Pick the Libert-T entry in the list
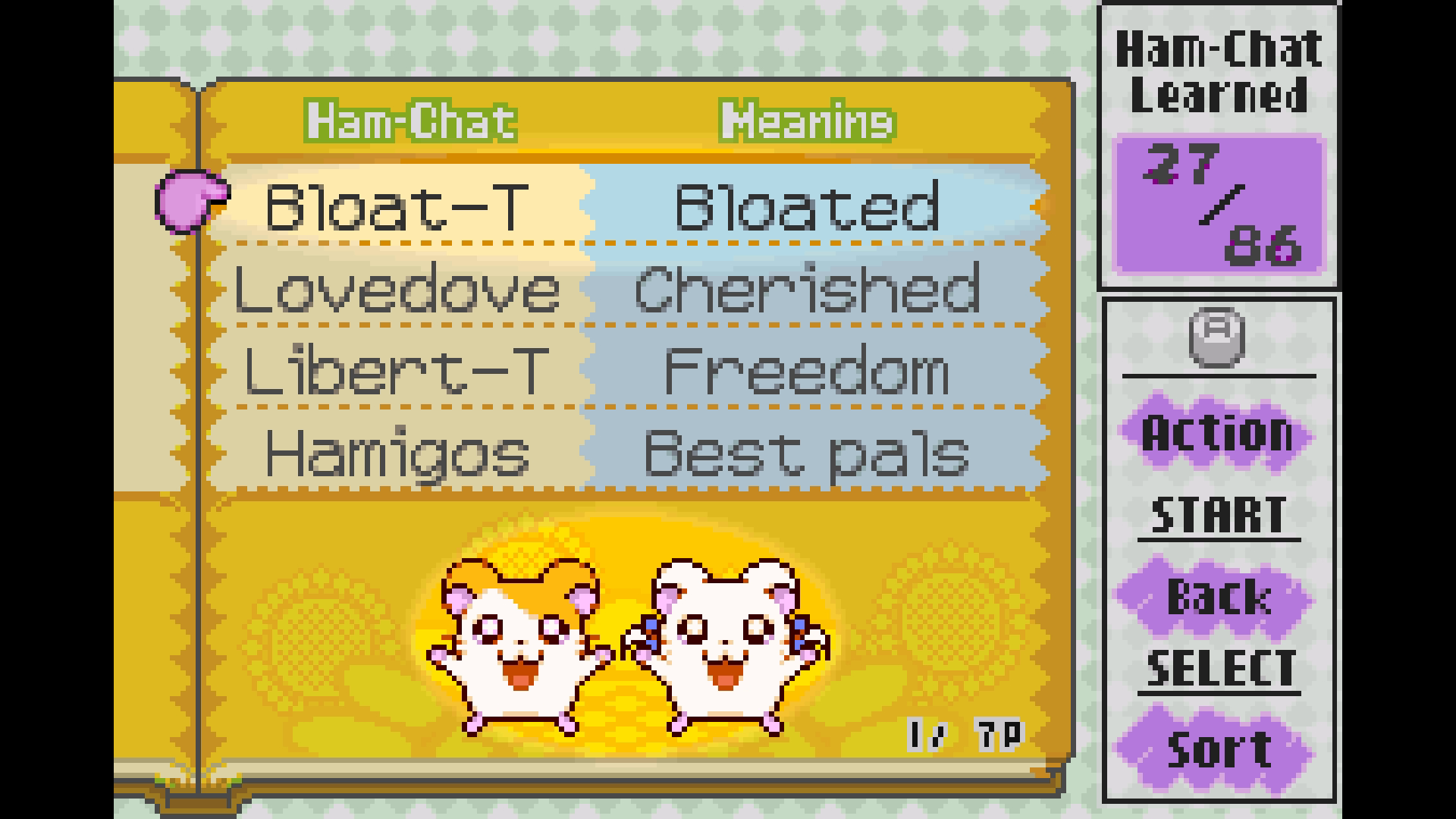The width and height of the screenshot is (1456, 819). (x=396, y=372)
